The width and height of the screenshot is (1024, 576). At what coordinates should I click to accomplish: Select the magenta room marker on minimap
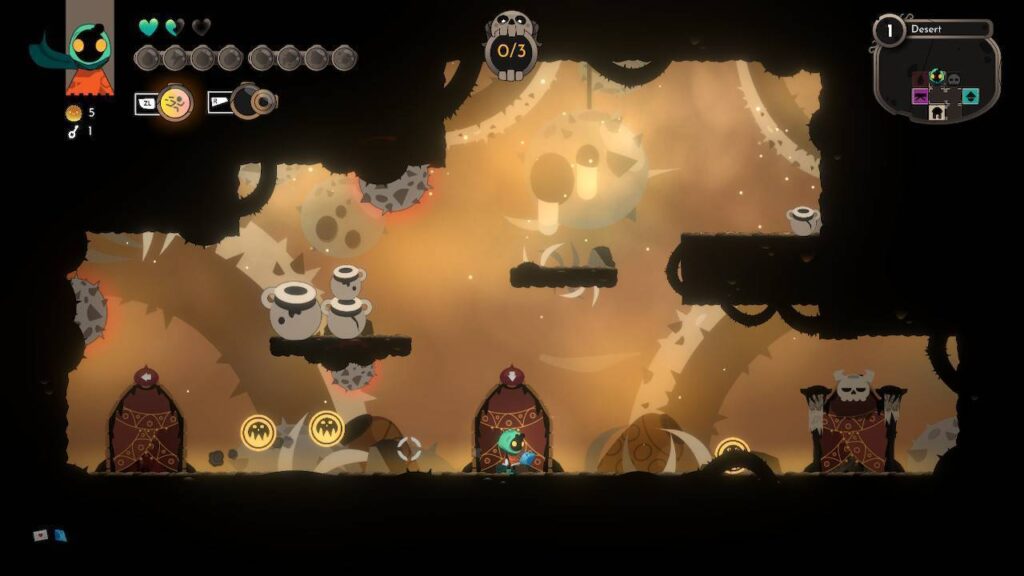920,96
